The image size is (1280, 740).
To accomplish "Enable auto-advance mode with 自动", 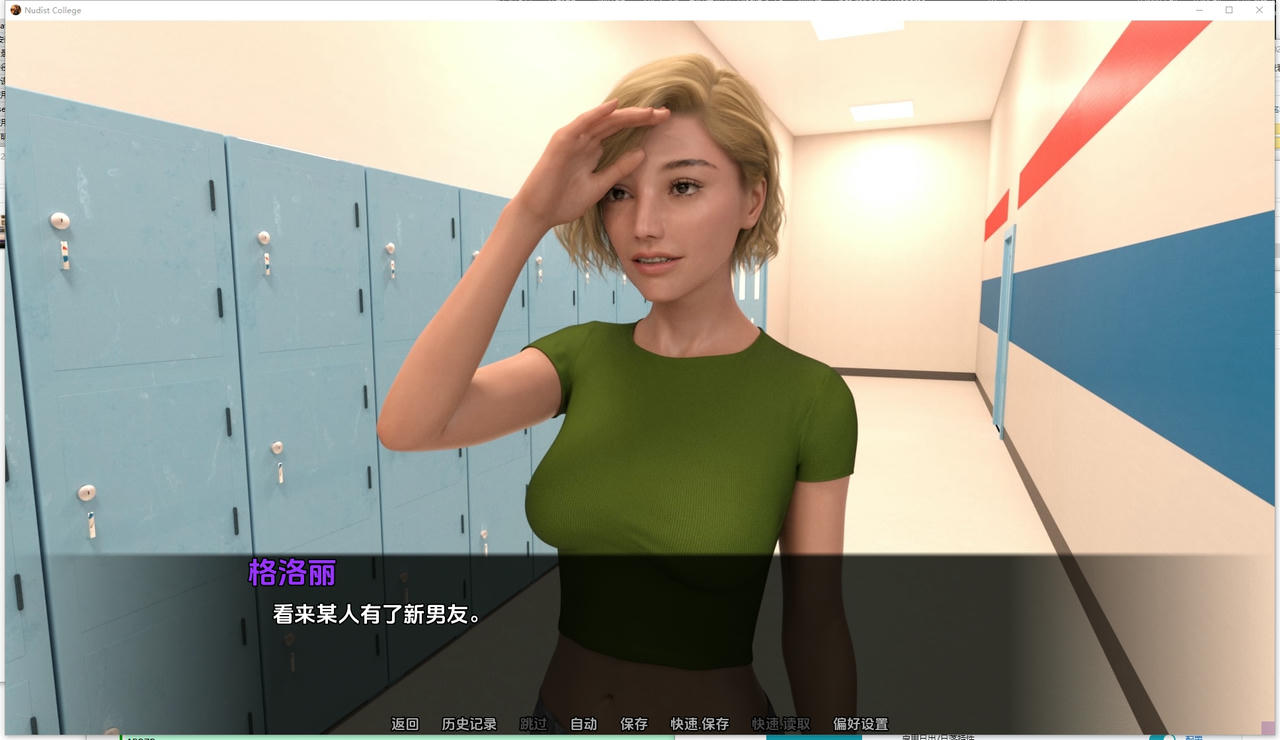I will [583, 723].
